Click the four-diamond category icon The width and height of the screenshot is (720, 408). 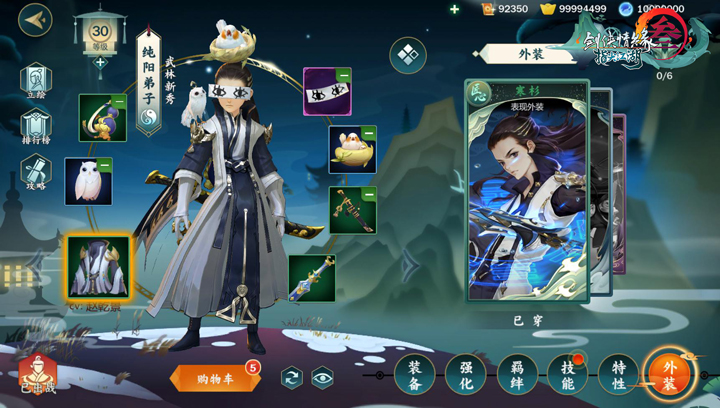pyautogui.click(x=408, y=56)
